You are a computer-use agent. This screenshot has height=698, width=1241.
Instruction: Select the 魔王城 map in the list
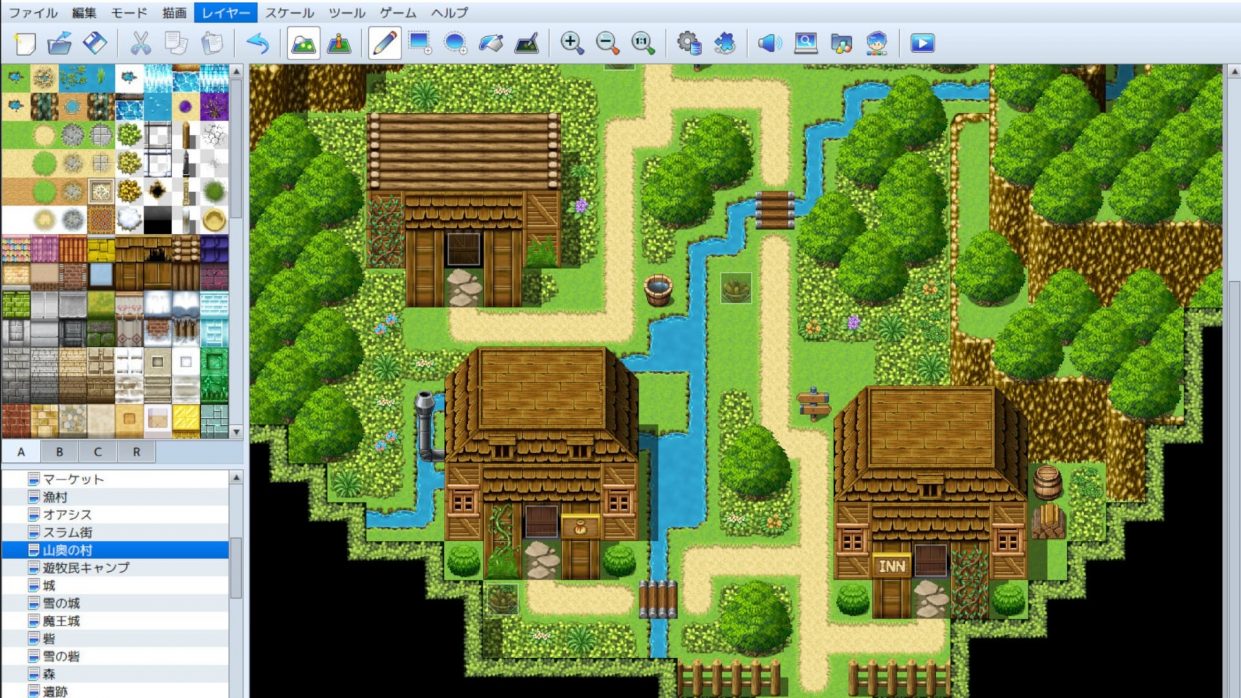click(61, 621)
